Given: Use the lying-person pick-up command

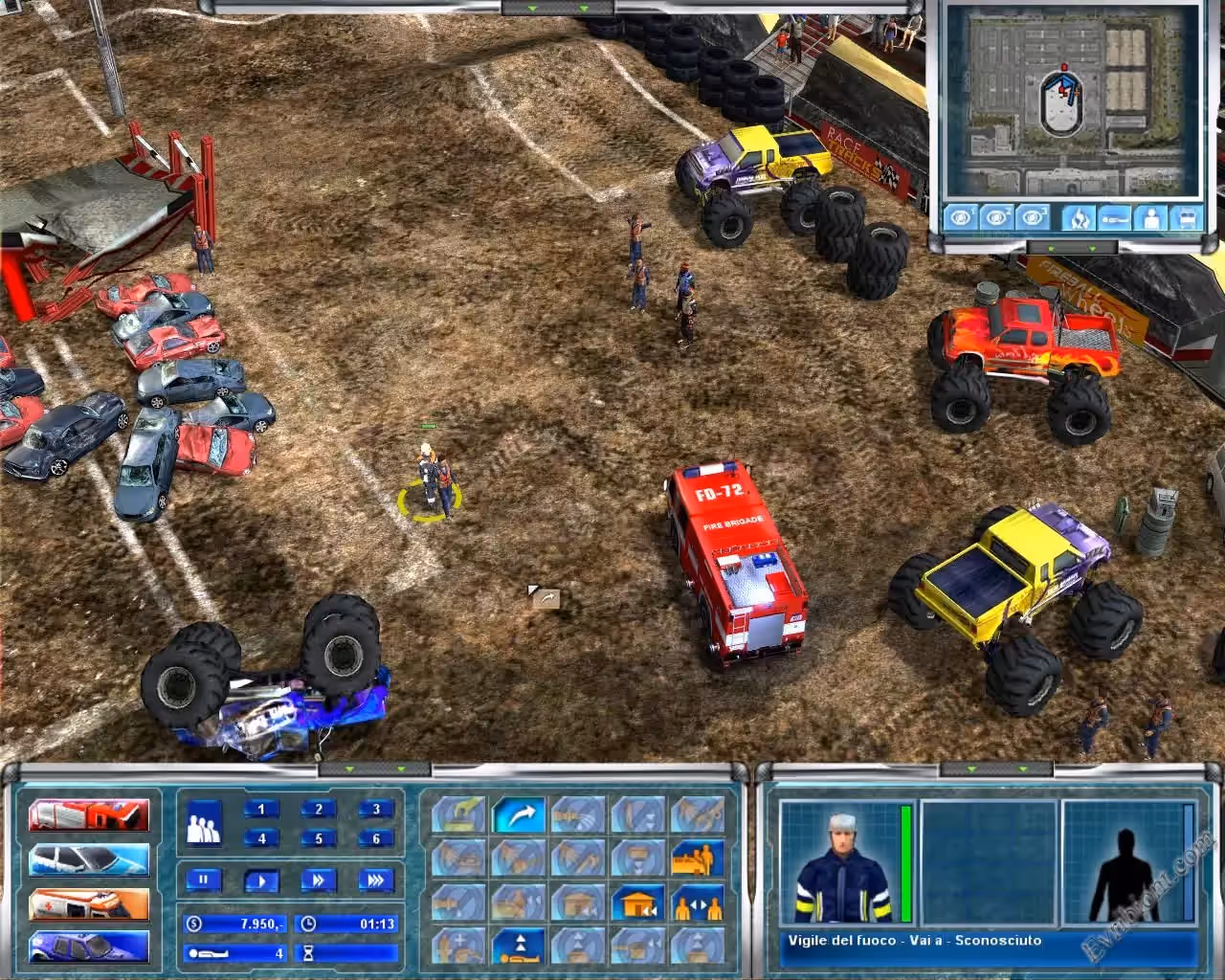Looking at the screenshot, I should [x=519, y=947].
